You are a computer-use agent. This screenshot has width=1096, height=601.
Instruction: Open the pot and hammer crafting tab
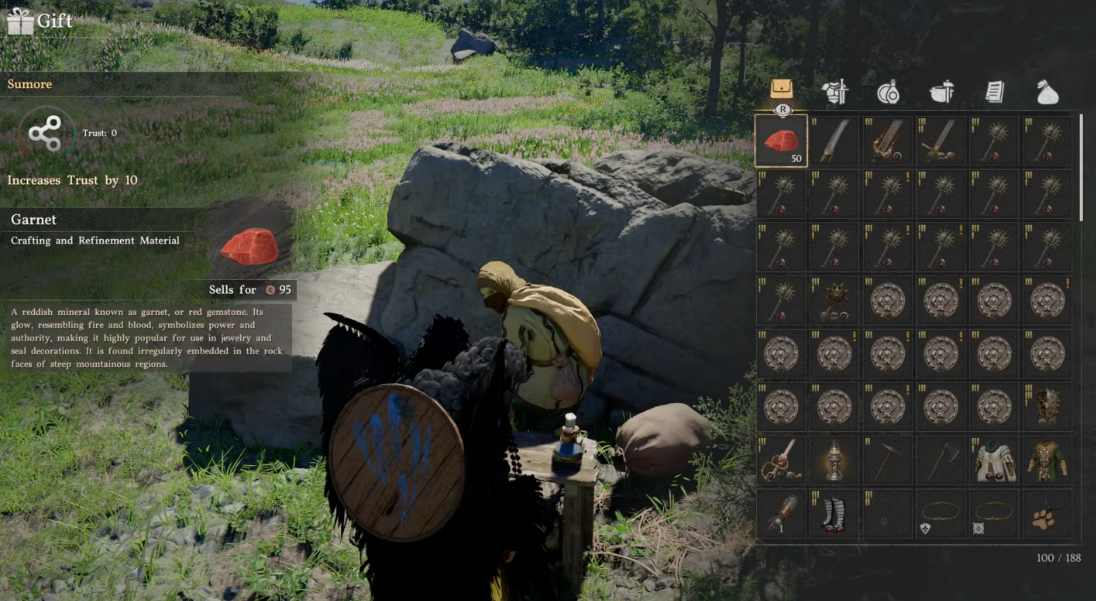(x=941, y=92)
